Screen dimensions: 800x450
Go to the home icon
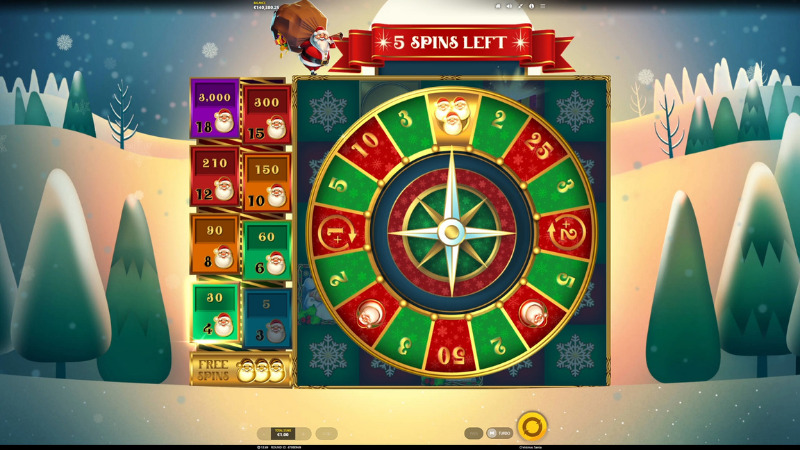[x=497, y=6]
